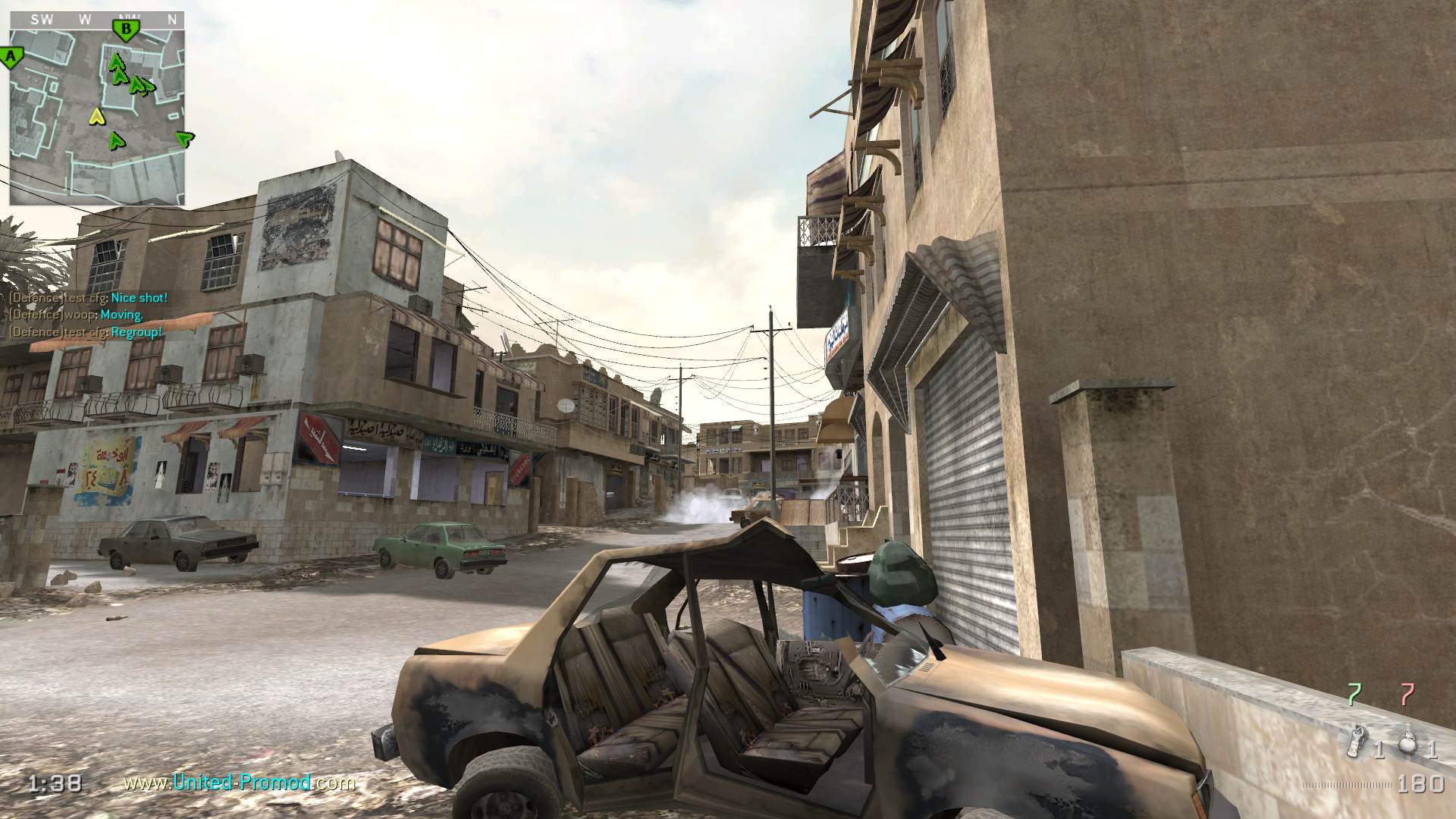This screenshot has height=819, width=1456.
Task: Select the A bomb site marker
Action: [x=11, y=57]
